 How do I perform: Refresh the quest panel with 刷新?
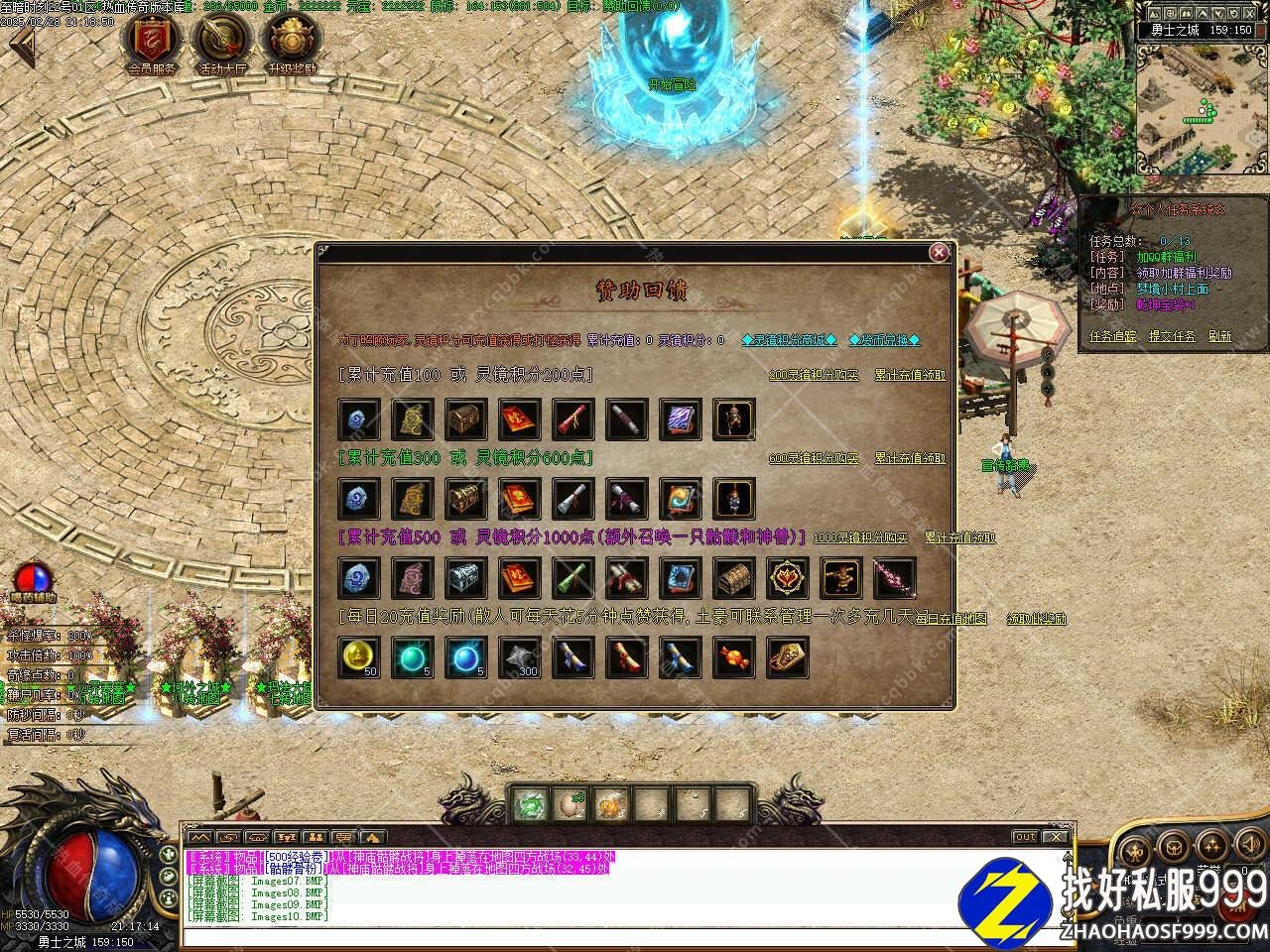click(1219, 336)
